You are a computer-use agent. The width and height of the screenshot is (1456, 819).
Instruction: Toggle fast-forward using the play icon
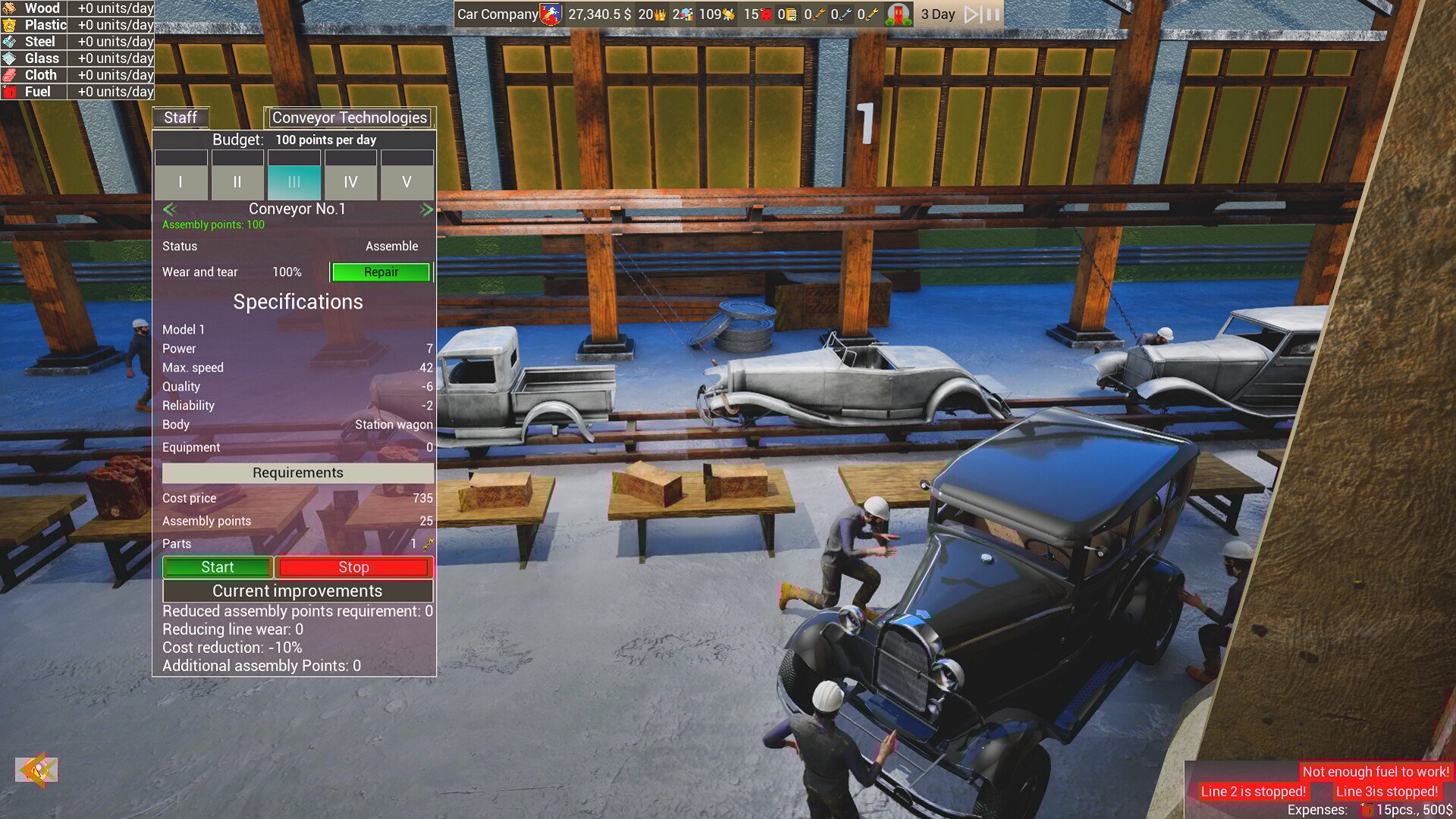tap(971, 13)
